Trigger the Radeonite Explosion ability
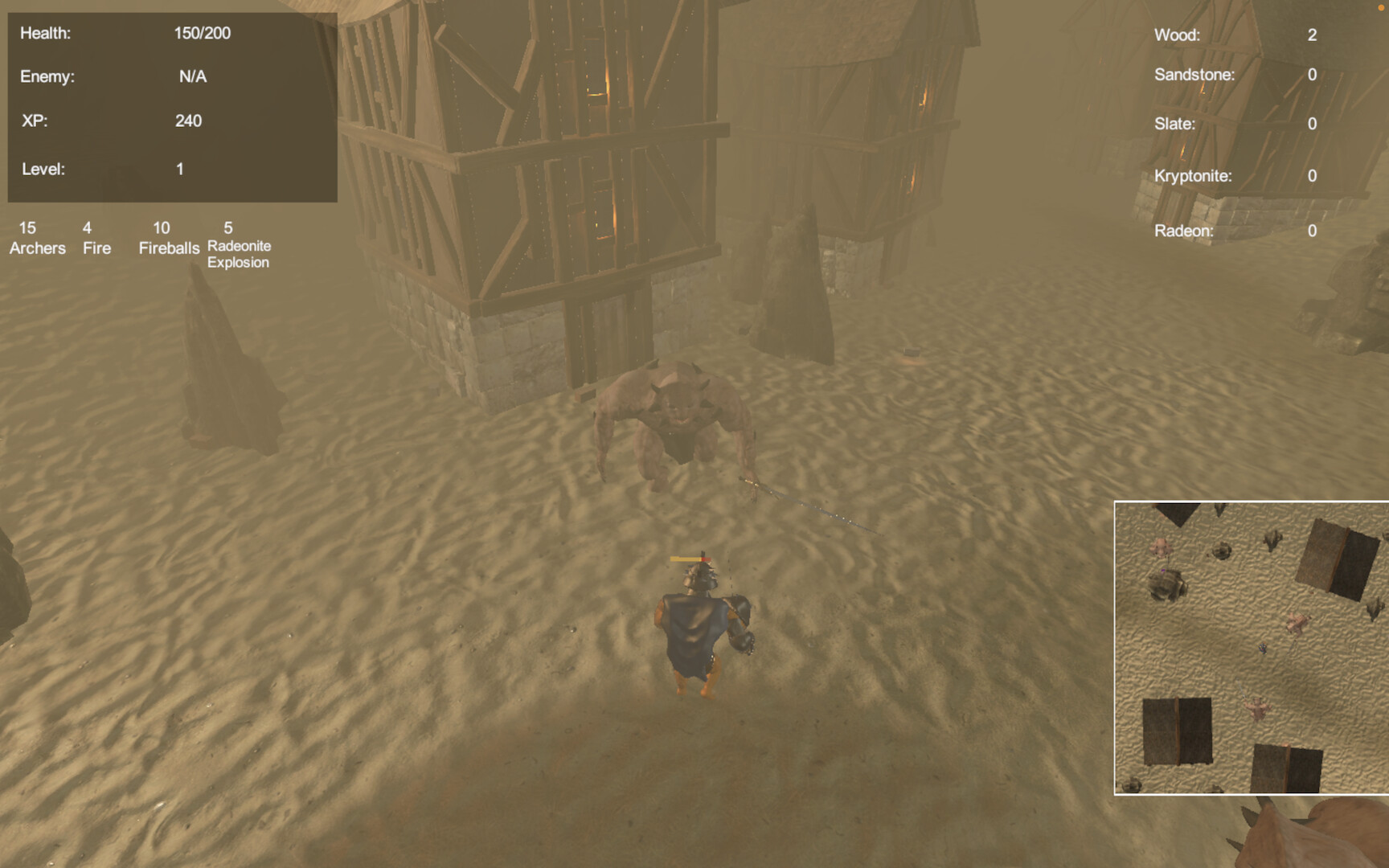The width and height of the screenshot is (1389, 868). pyautogui.click(x=239, y=245)
